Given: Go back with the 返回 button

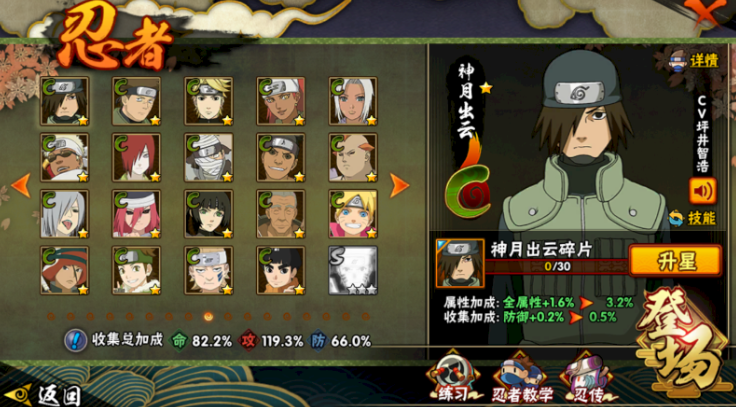Looking at the screenshot, I should coord(45,393).
